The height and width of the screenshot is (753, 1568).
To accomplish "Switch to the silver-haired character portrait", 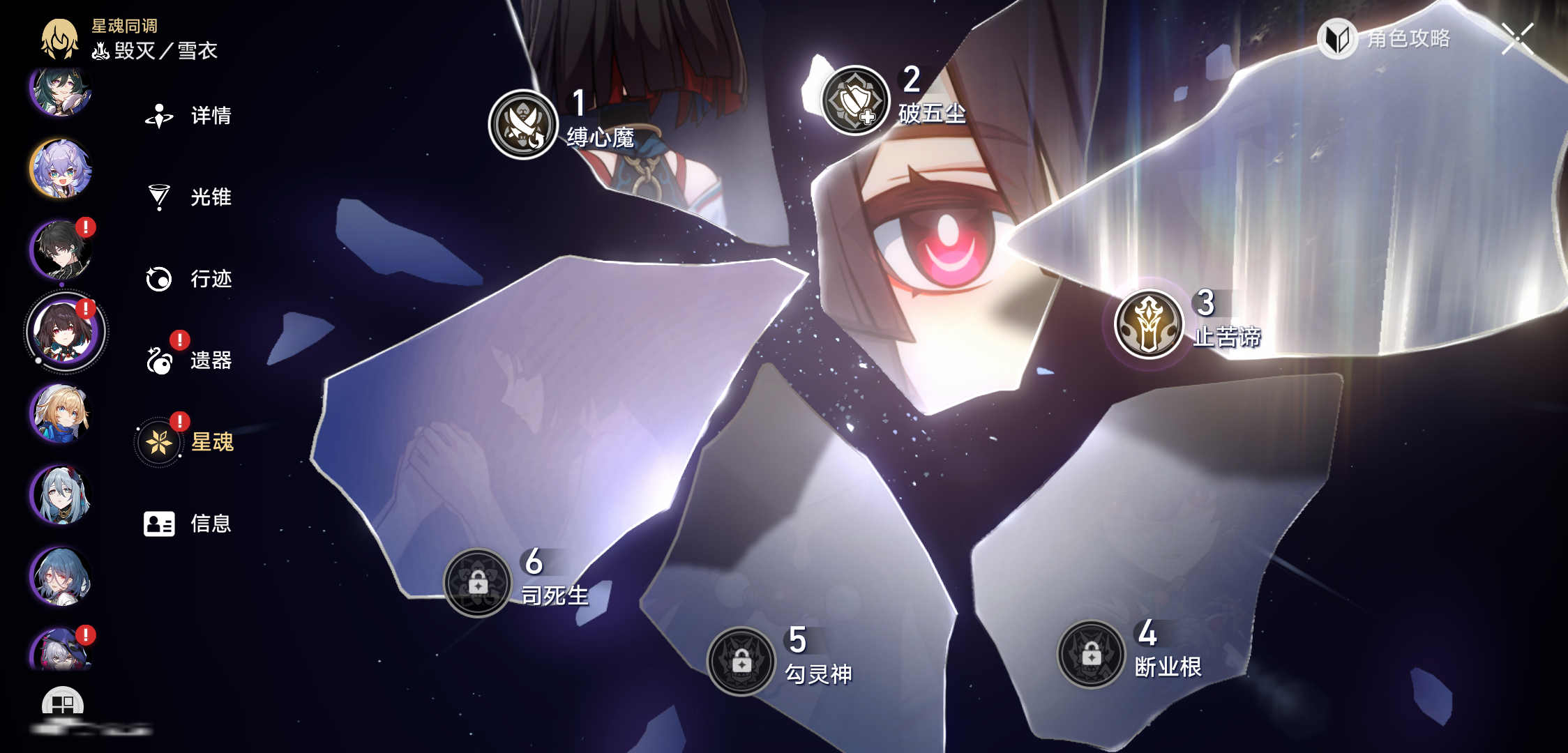I will 61,495.
